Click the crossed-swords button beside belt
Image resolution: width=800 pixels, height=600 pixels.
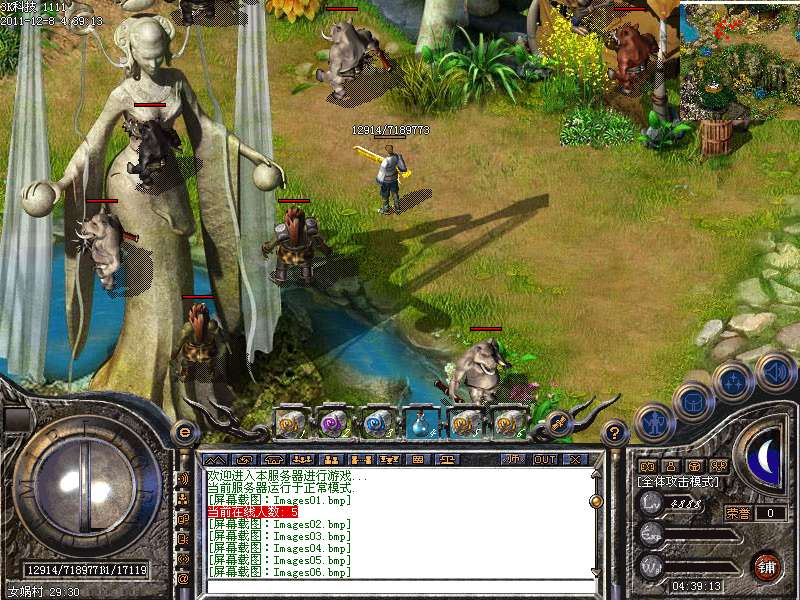pyautogui.click(x=560, y=424)
